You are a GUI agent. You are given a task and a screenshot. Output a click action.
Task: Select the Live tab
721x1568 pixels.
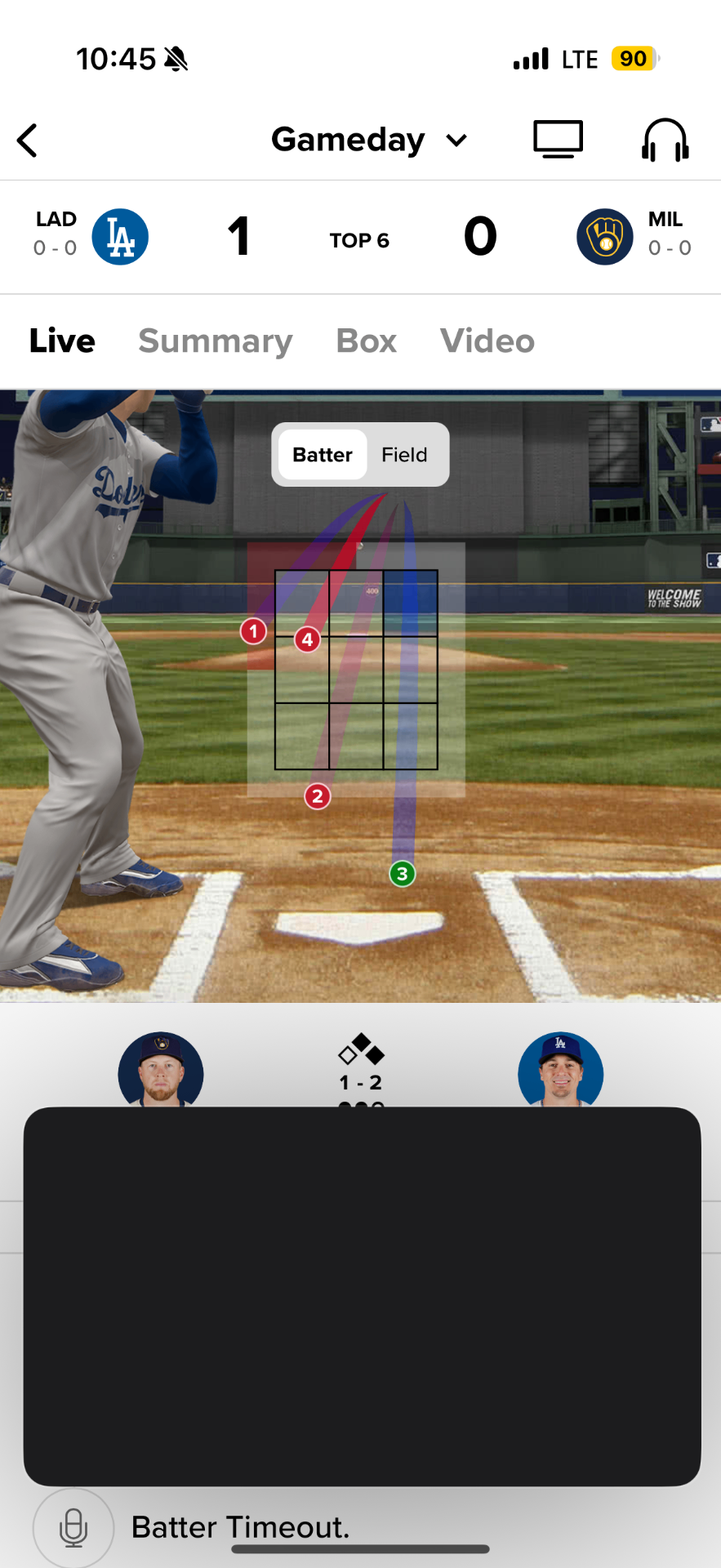[x=62, y=341]
